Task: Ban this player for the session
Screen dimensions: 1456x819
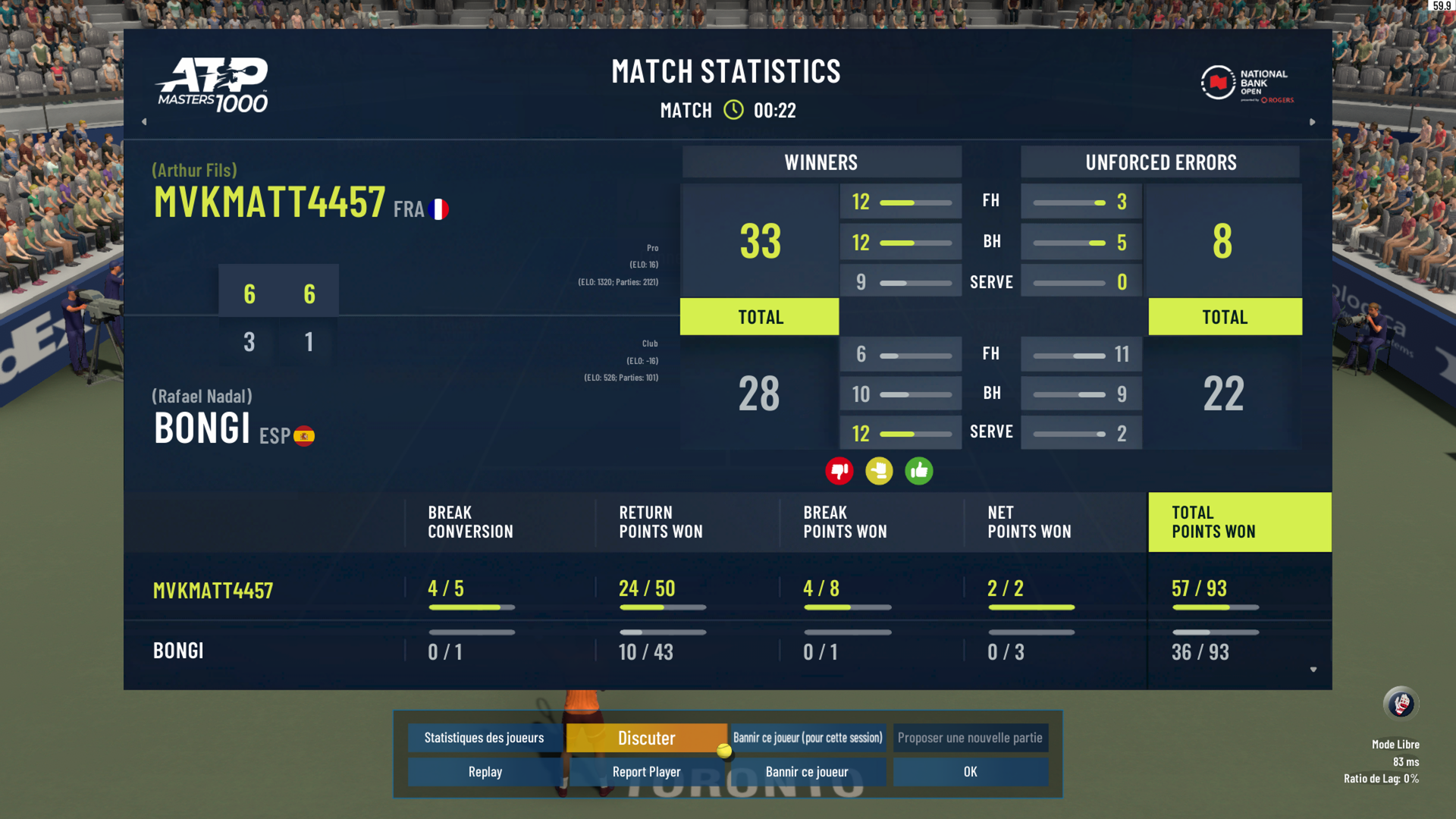Action: click(808, 738)
